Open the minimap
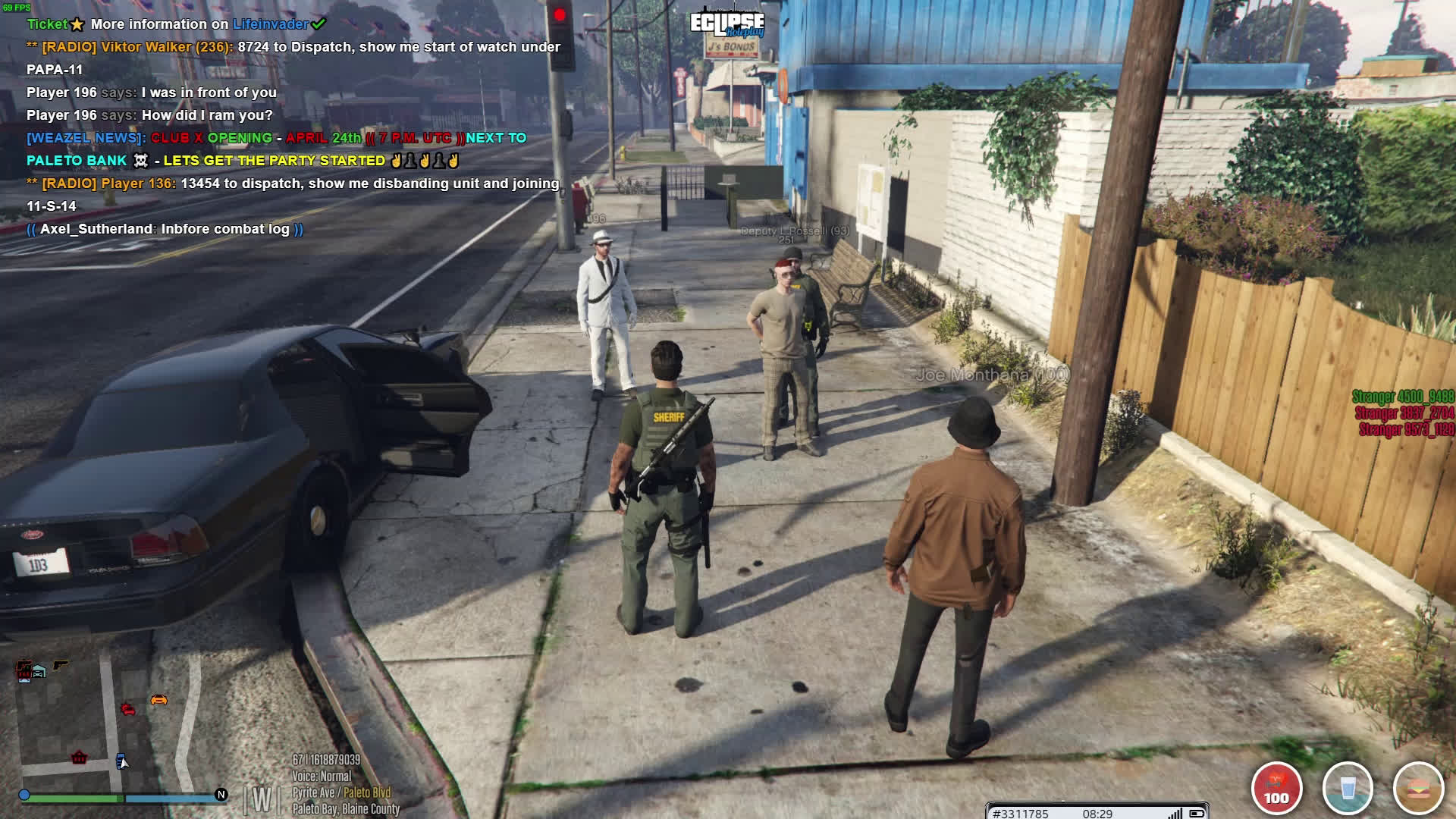The image size is (1456, 819). pos(114,724)
